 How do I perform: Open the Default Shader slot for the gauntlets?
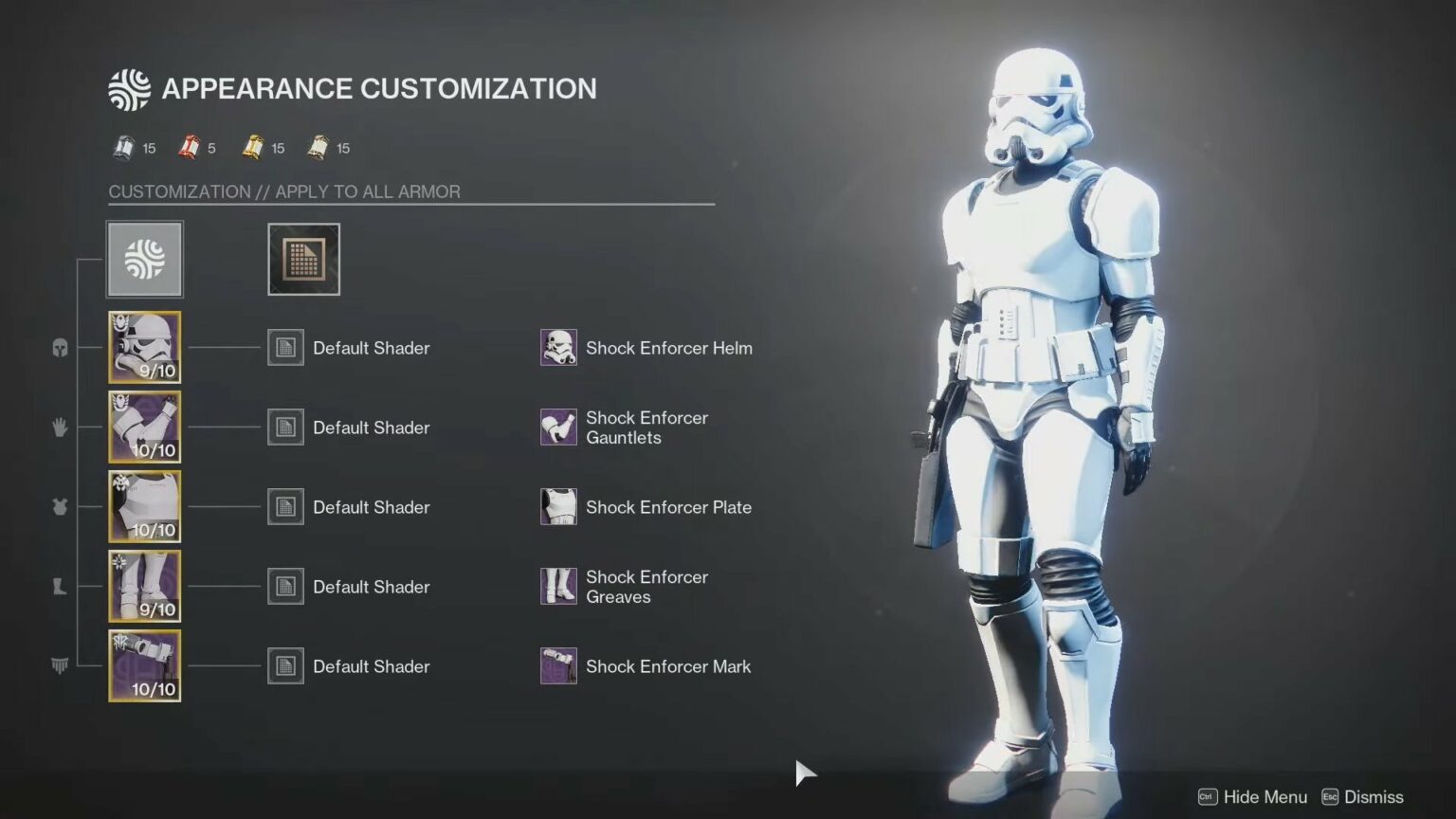pos(285,428)
